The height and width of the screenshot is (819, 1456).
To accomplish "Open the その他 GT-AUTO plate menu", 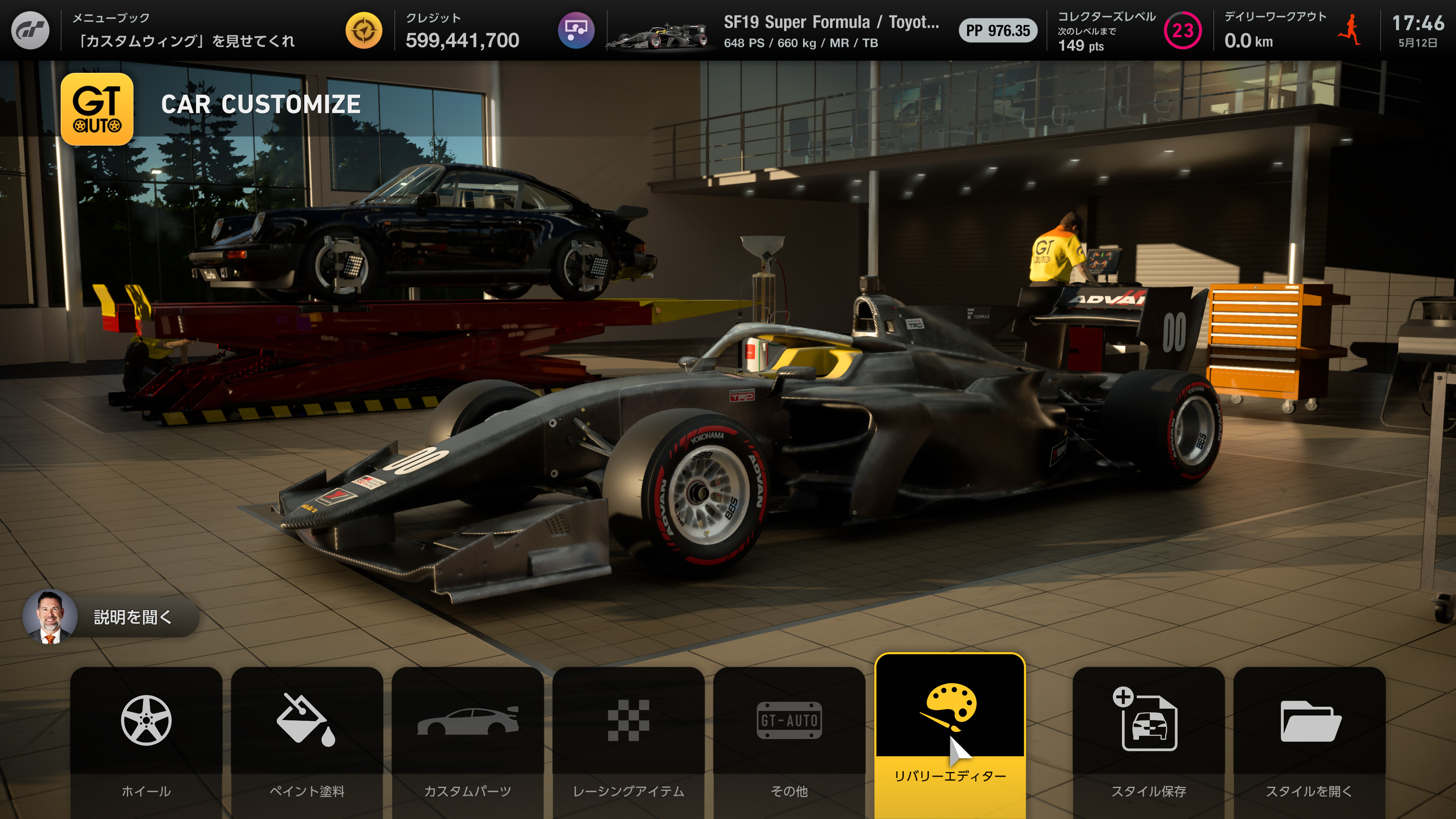I will pyautogui.click(x=789, y=741).
